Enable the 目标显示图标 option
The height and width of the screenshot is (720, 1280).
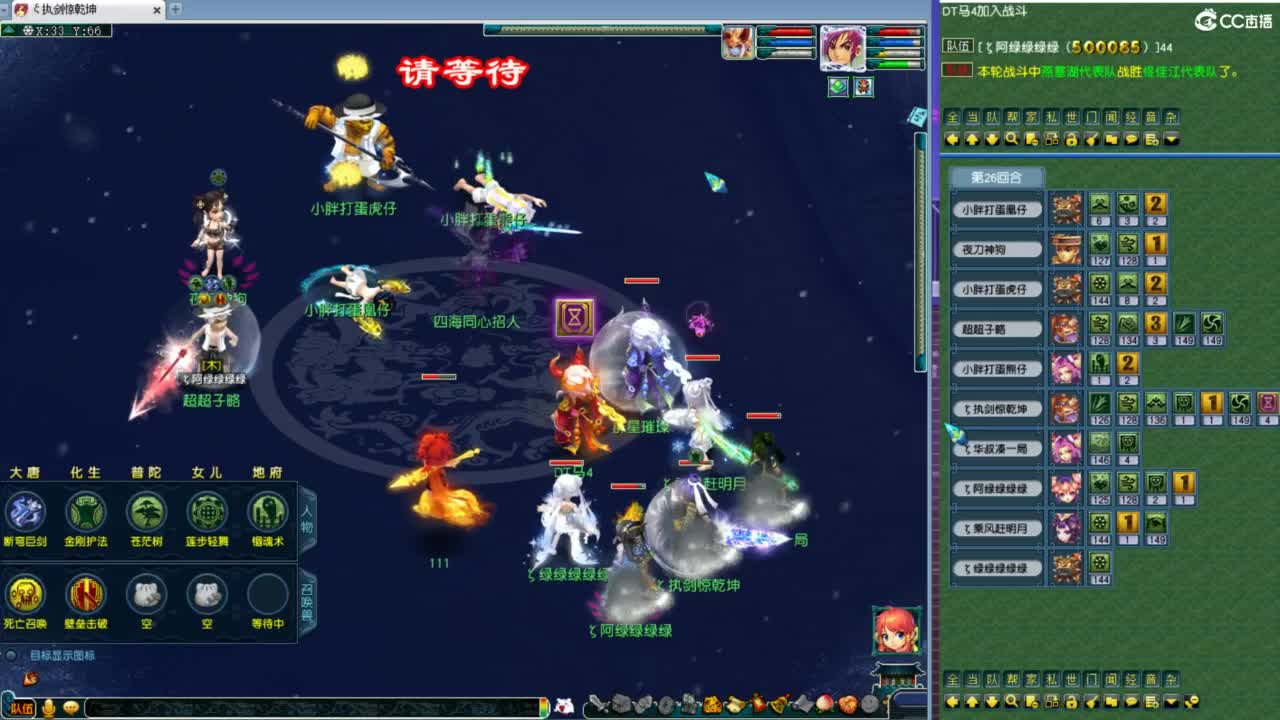pos(10,655)
